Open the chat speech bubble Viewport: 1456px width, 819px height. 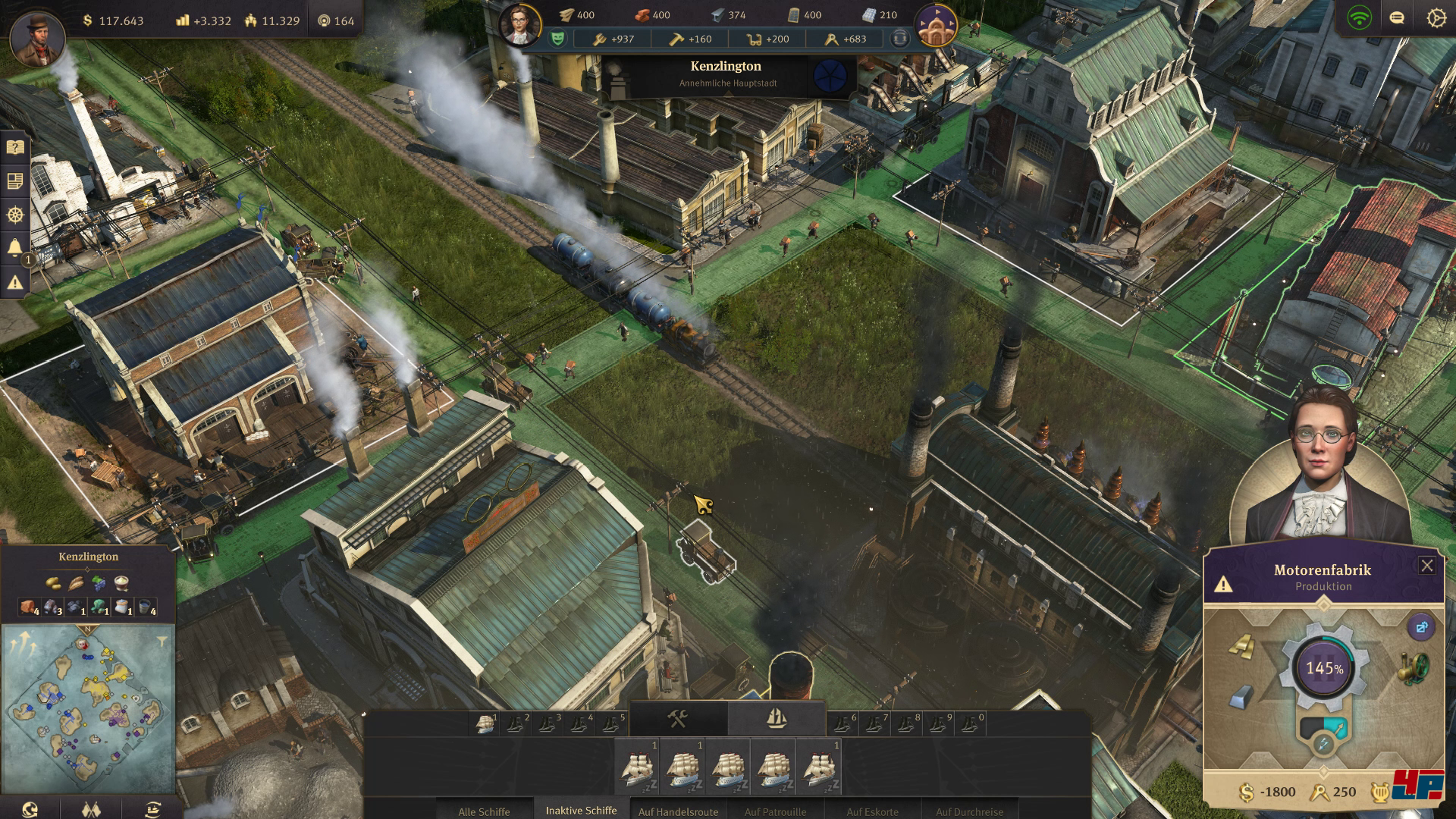[x=1397, y=18]
